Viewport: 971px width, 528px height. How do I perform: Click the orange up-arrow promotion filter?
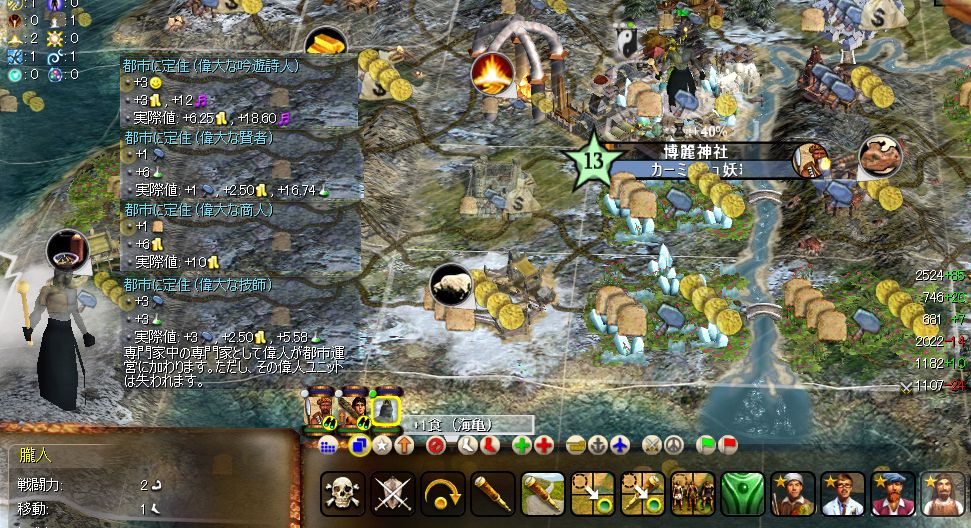click(404, 445)
